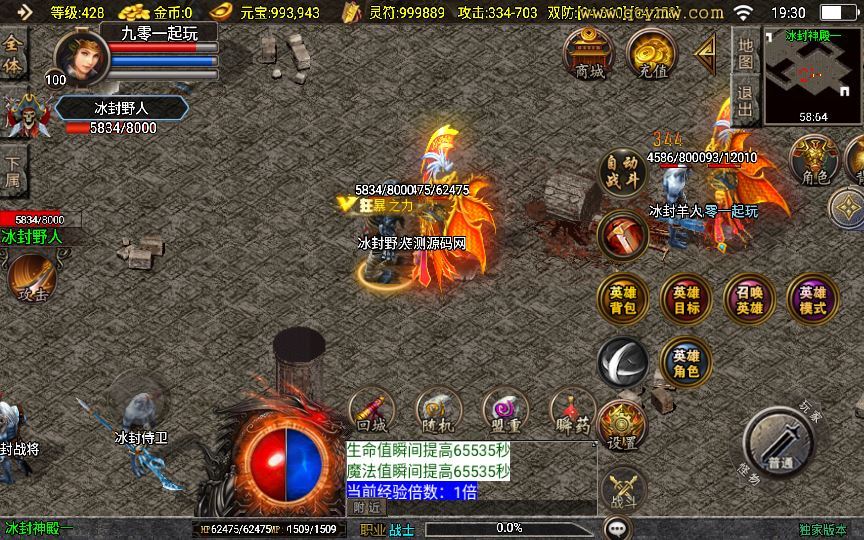
Task: Open the 冰封神殿 minimap
Action: [812, 76]
